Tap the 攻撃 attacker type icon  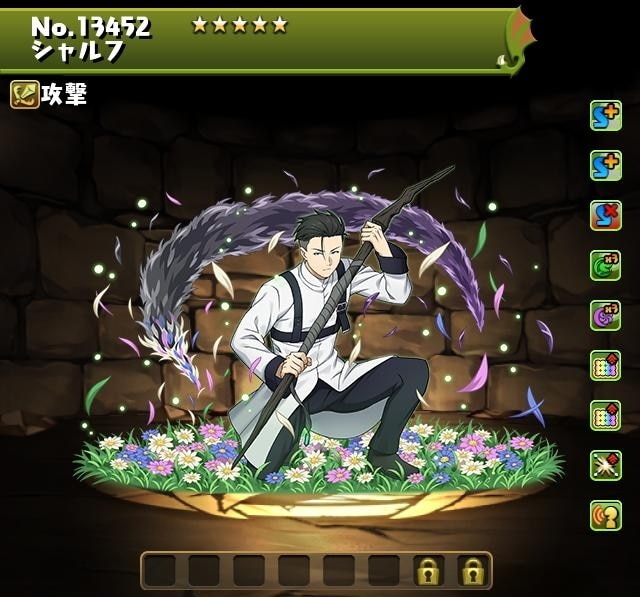point(25,94)
